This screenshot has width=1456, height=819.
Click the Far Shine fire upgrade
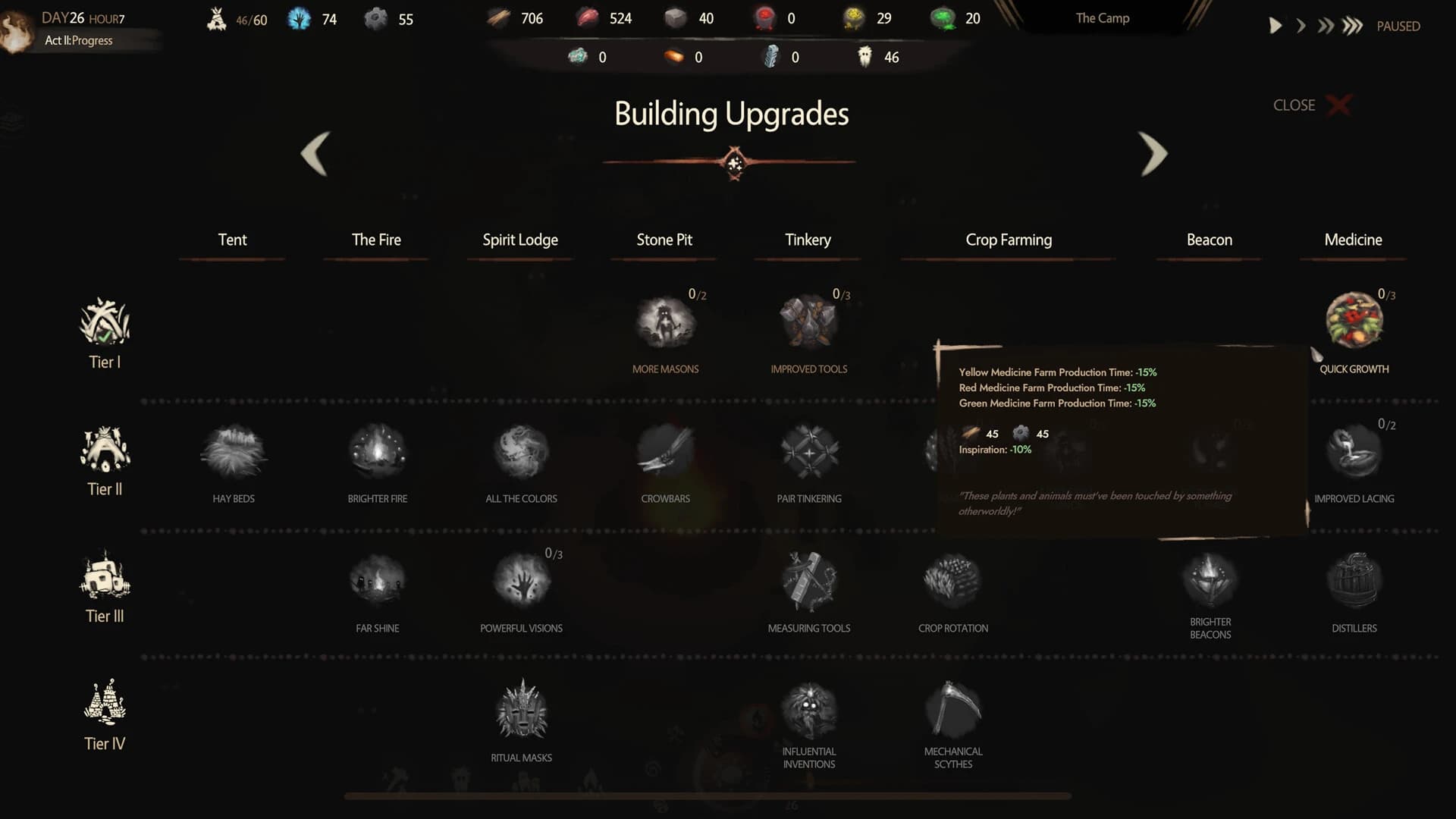point(377,580)
